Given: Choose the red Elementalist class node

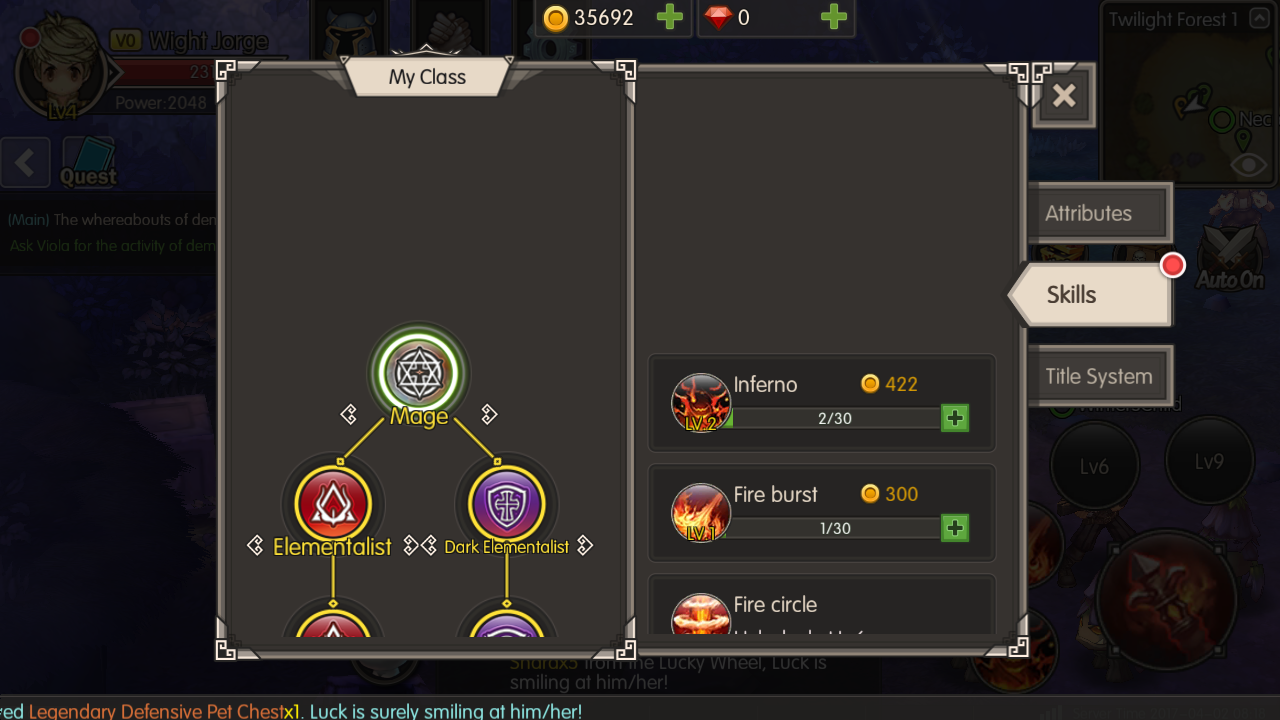Looking at the screenshot, I should pos(333,503).
